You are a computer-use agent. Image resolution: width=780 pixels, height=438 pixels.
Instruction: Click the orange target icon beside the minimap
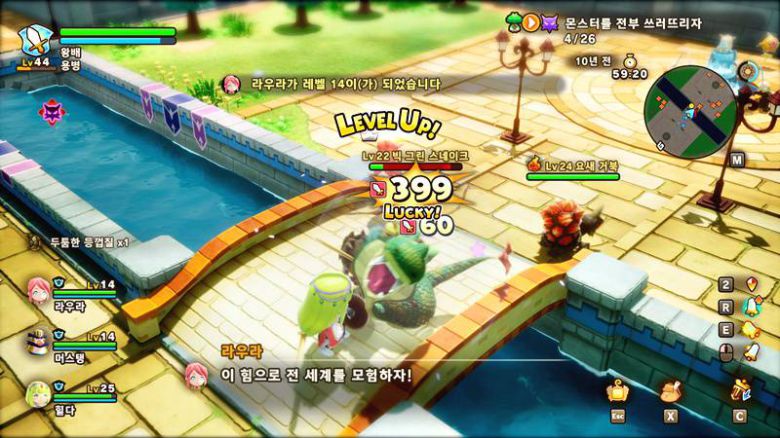click(746, 70)
